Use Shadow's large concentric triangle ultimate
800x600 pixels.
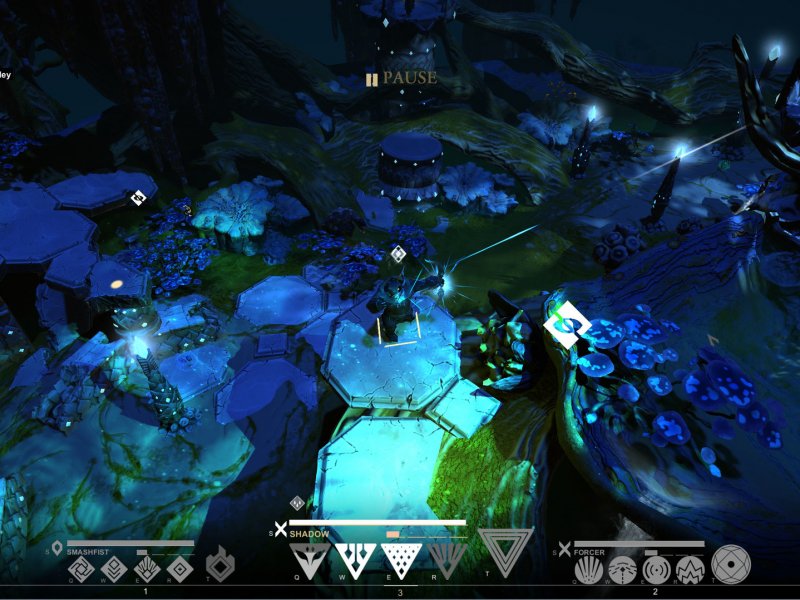pos(505,550)
